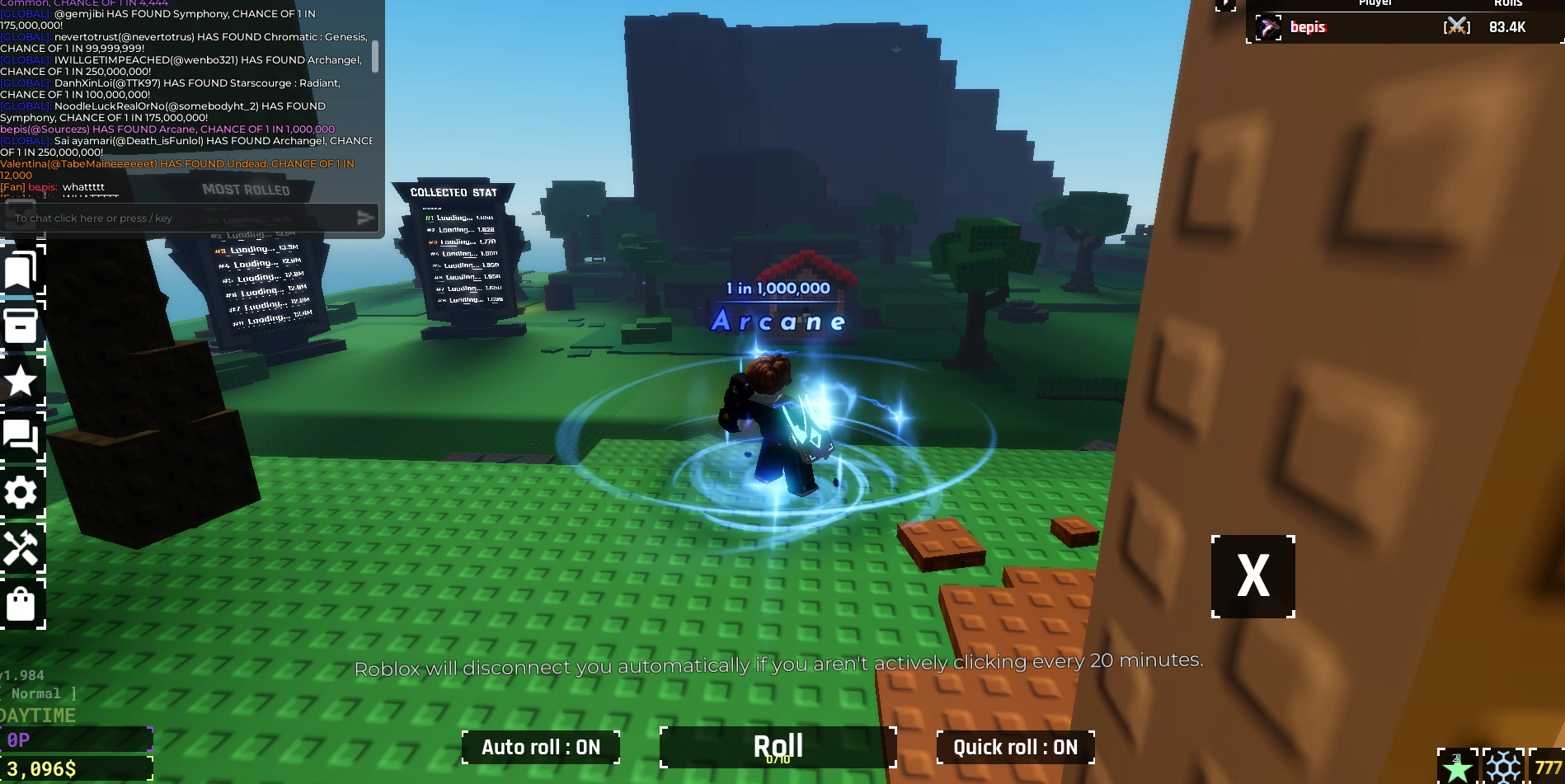The height and width of the screenshot is (784, 1565).
Task: Open the inventory storage box panel
Action: [x=21, y=326]
